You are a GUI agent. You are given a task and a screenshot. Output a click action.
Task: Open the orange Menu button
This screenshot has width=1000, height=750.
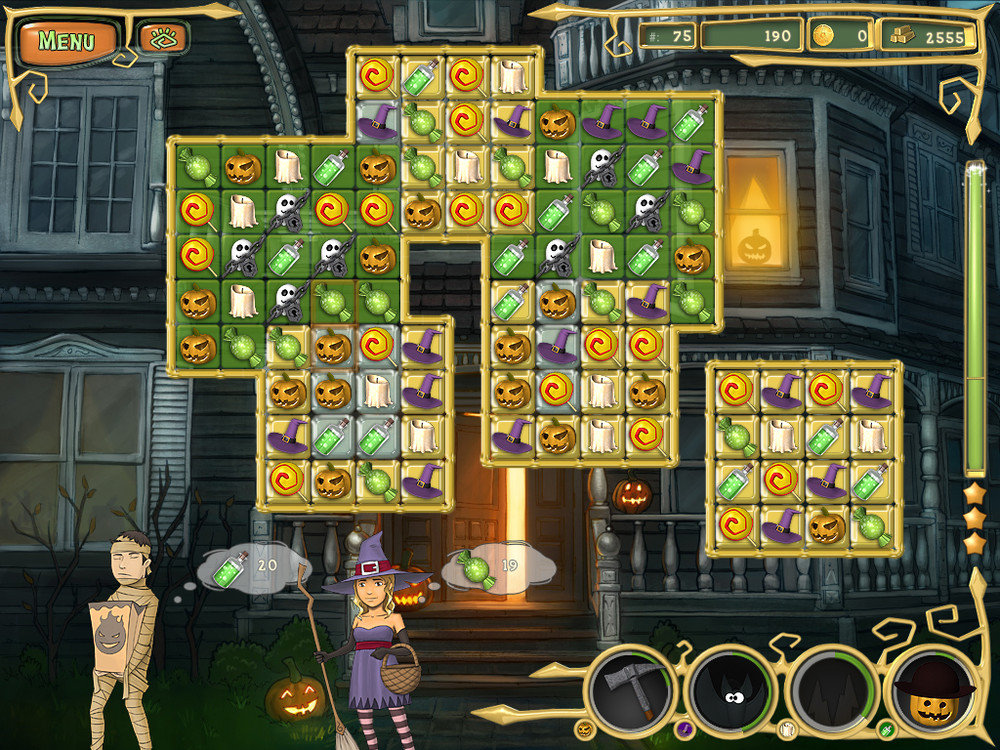(x=66, y=41)
